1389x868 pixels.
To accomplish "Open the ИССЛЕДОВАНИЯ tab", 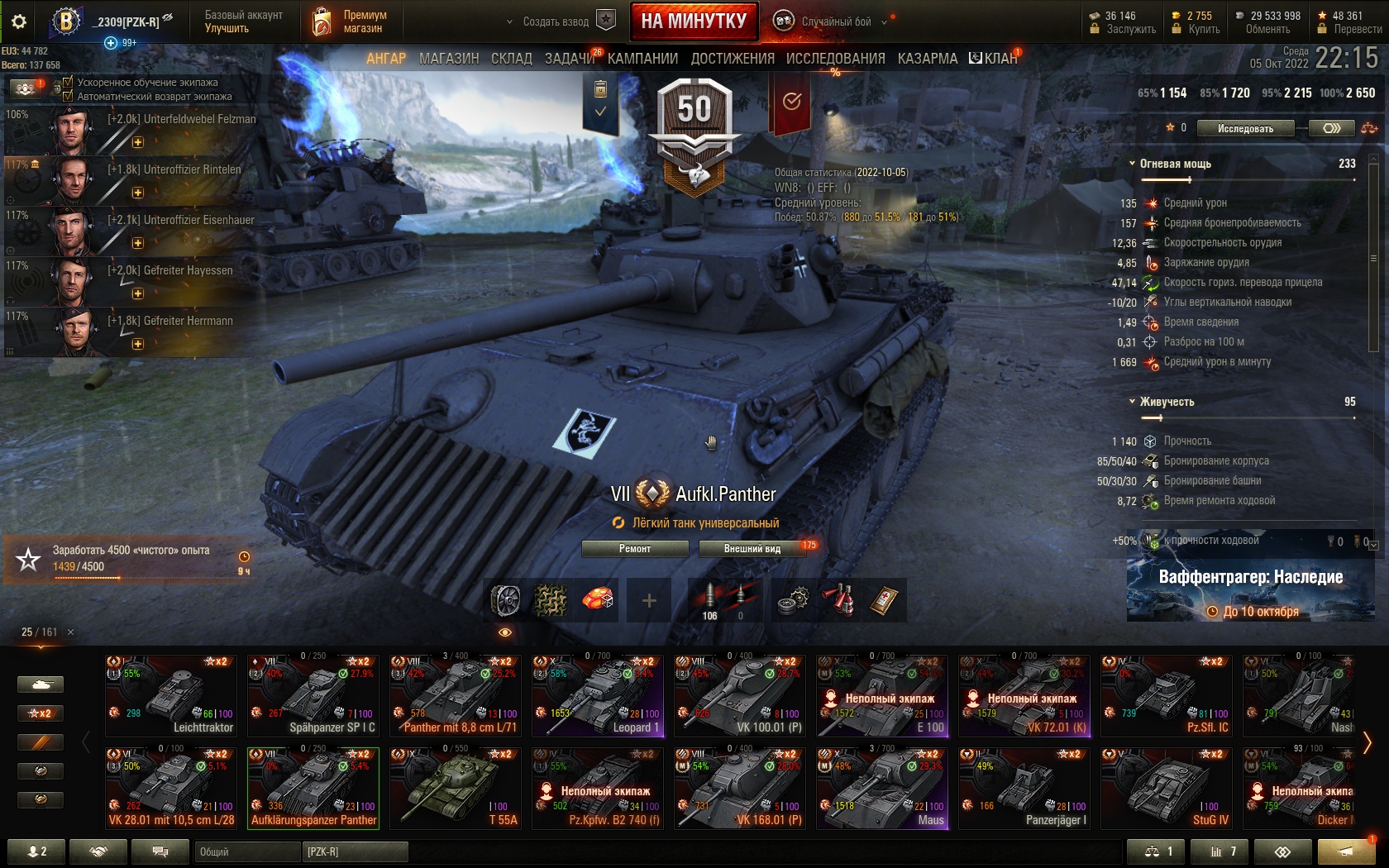I will (x=835, y=59).
